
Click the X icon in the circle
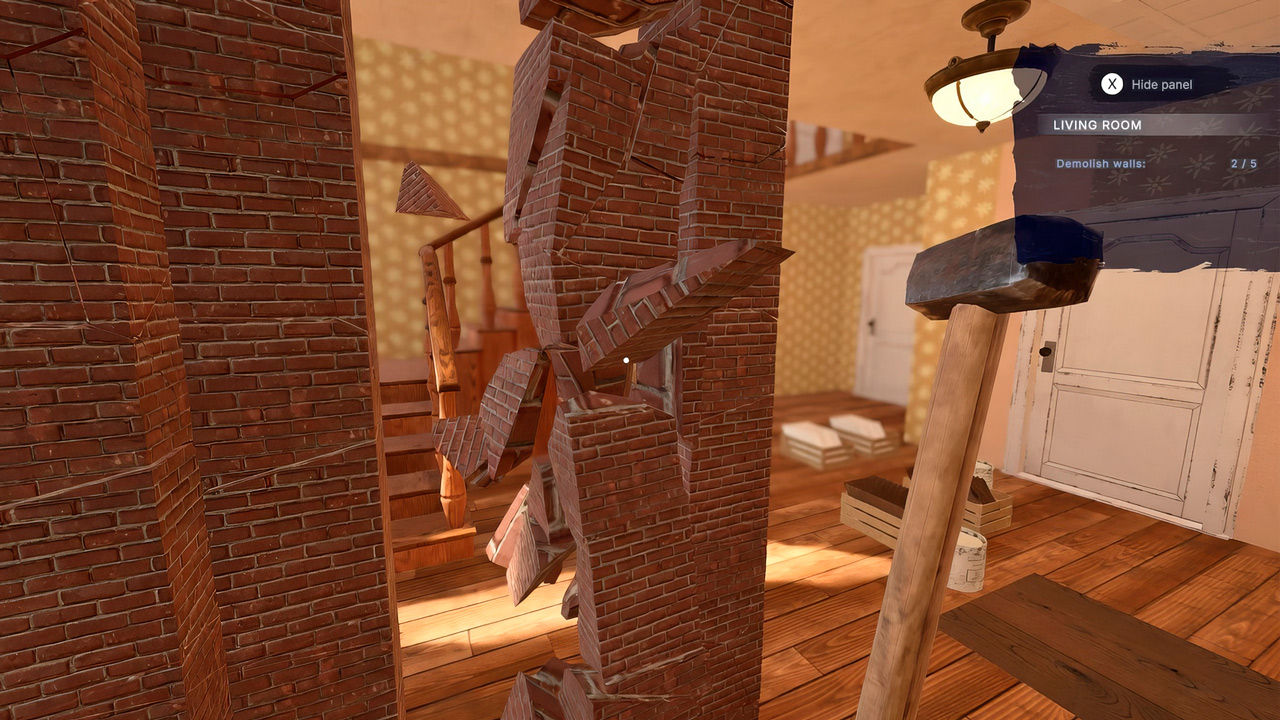(x=1110, y=84)
